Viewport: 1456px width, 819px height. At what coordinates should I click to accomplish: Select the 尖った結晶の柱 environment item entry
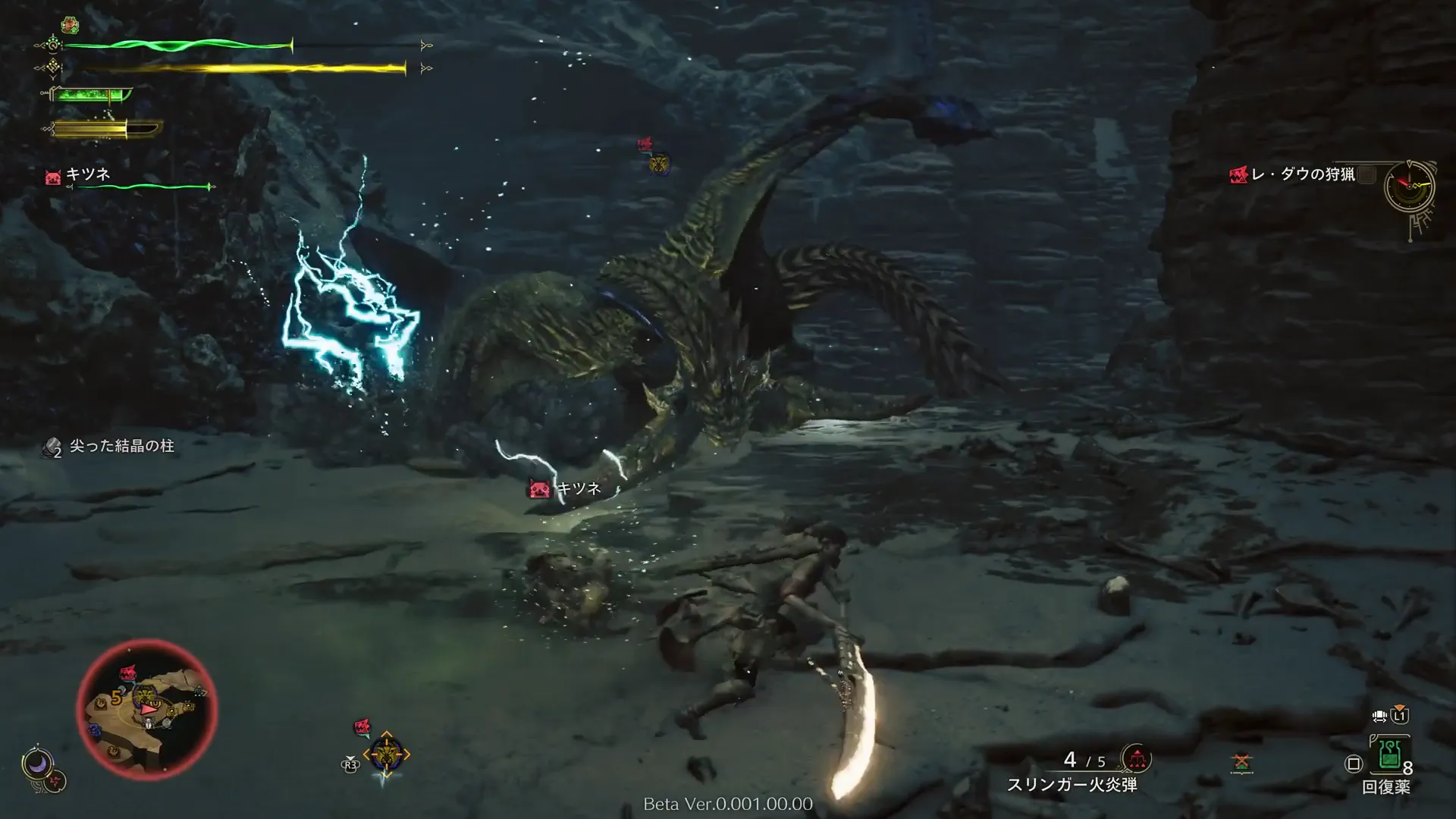pos(109,447)
